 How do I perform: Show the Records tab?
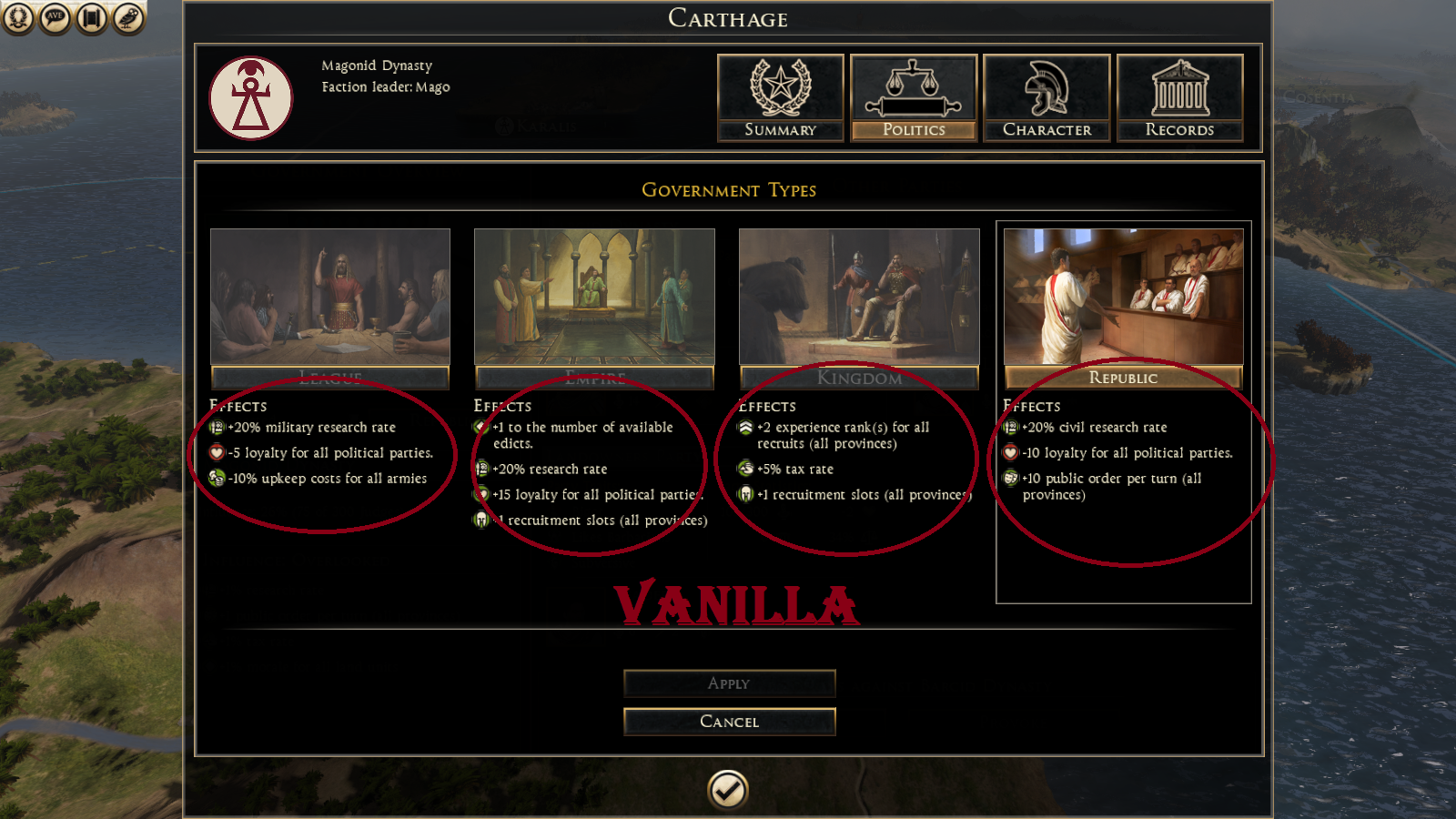(x=1179, y=97)
